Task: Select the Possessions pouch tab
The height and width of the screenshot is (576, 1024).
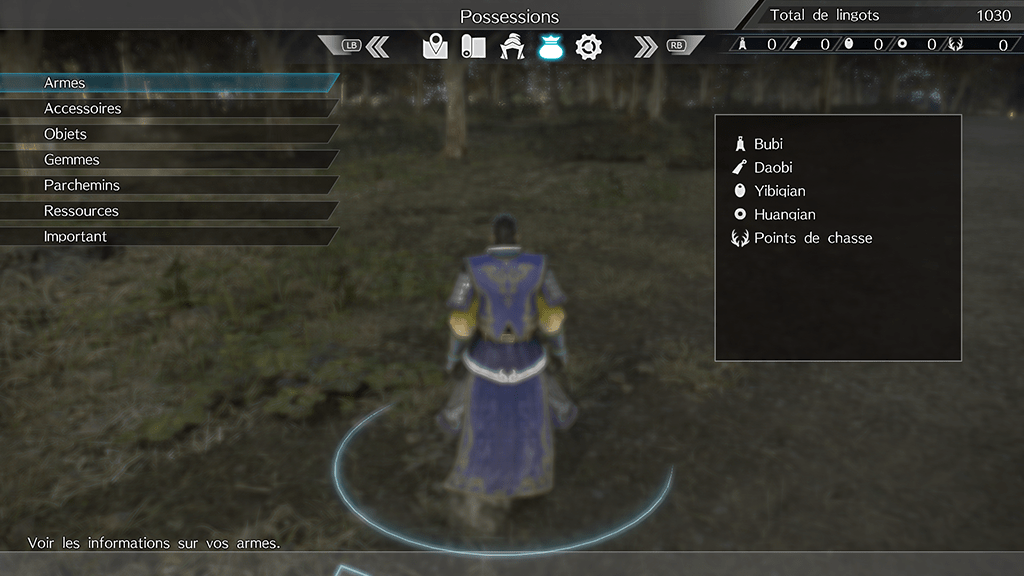Action: click(x=550, y=46)
